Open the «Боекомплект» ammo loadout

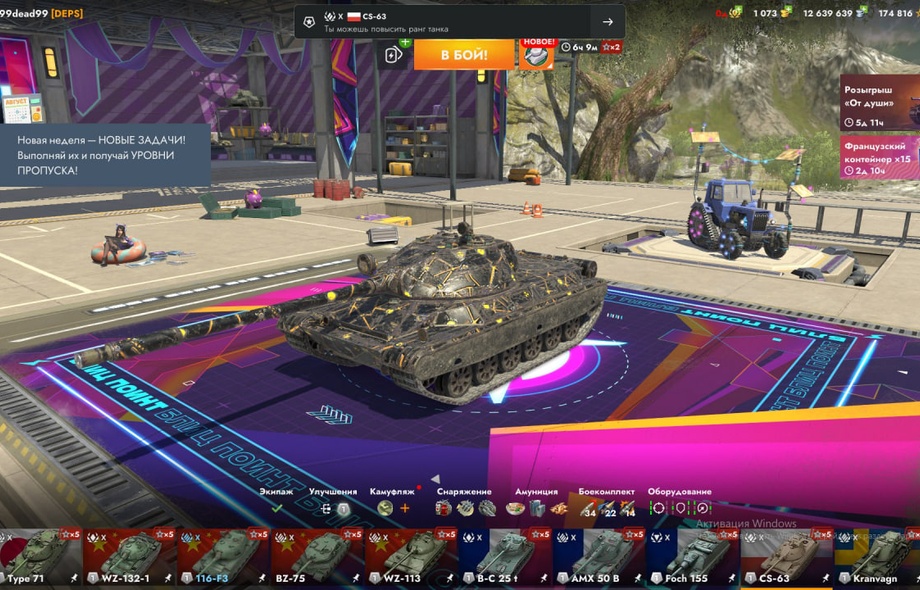[607, 508]
